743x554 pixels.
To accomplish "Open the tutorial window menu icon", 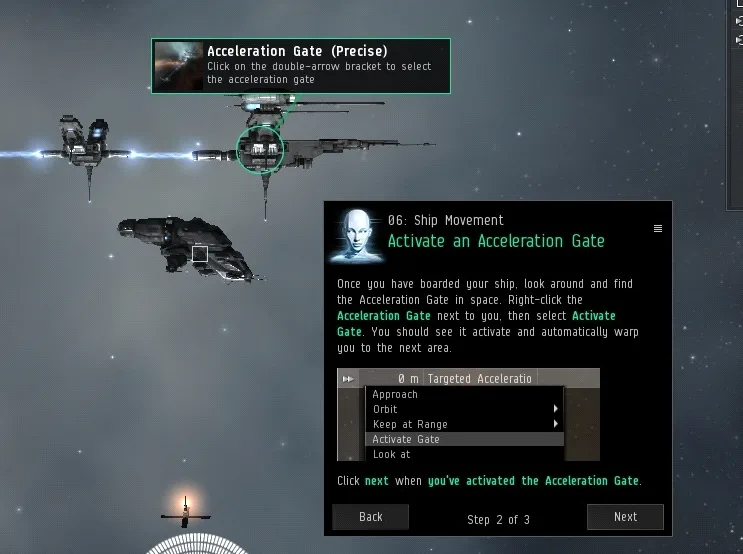I will (x=657, y=229).
